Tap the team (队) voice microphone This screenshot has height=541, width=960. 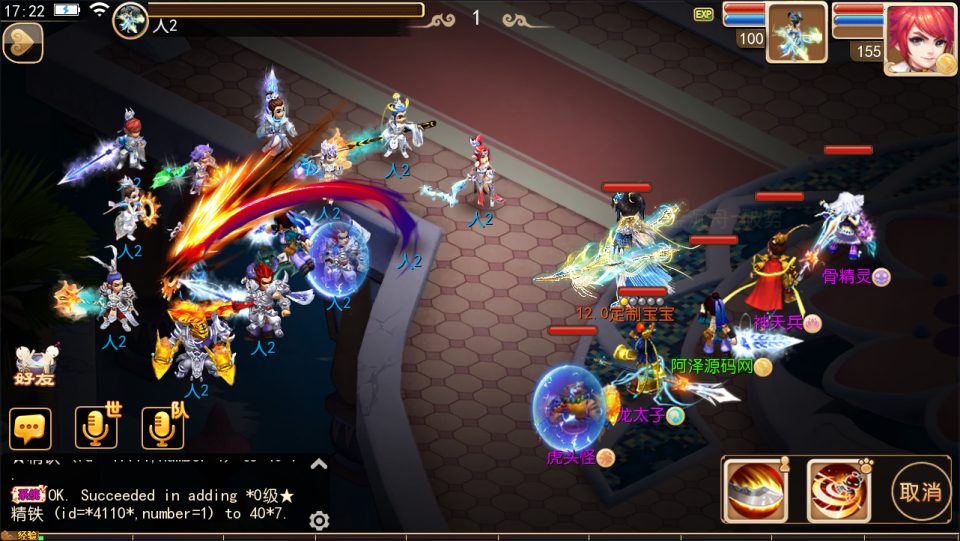tap(162, 428)
